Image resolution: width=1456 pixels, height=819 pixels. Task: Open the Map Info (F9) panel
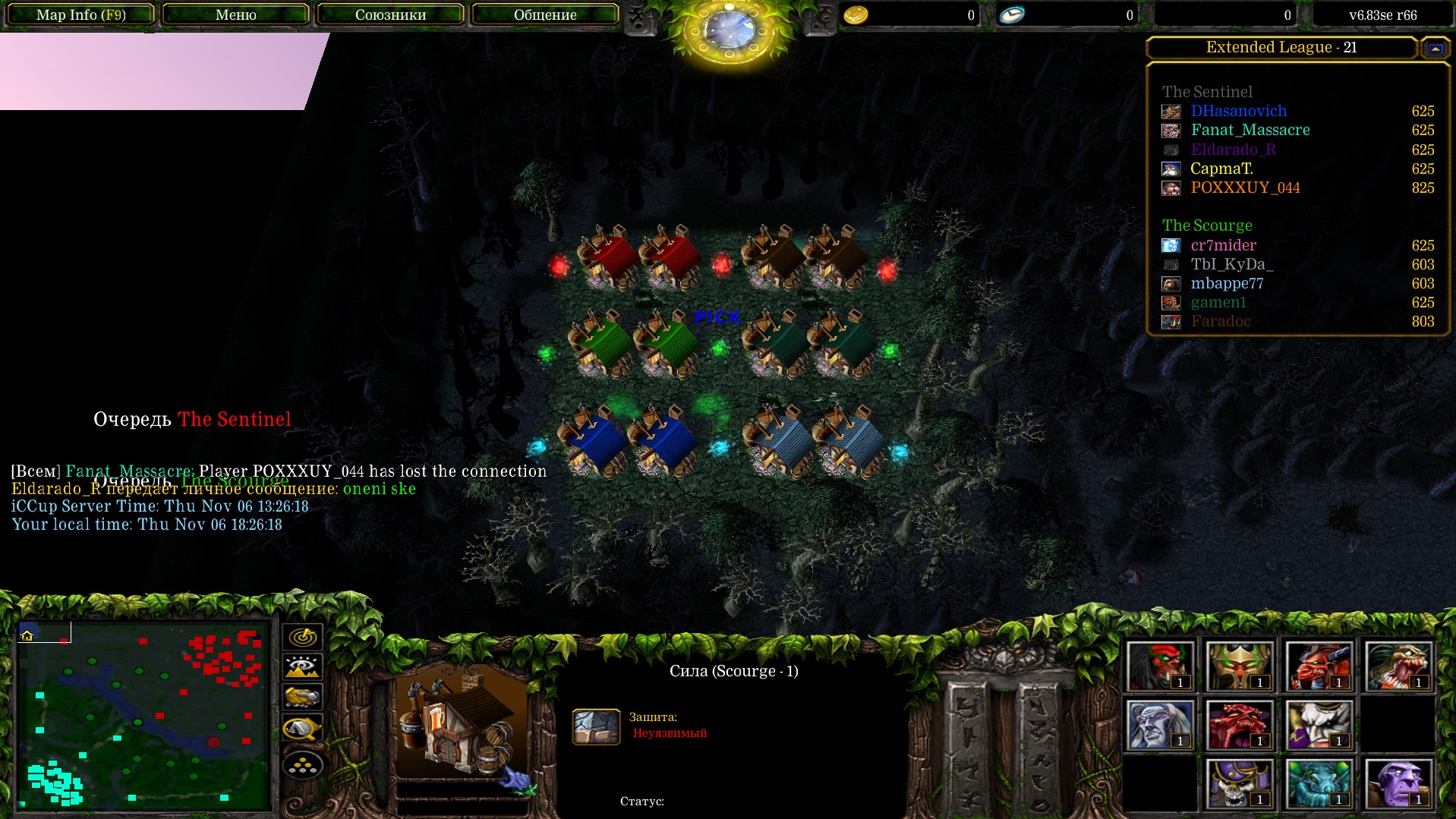[80, 14]
